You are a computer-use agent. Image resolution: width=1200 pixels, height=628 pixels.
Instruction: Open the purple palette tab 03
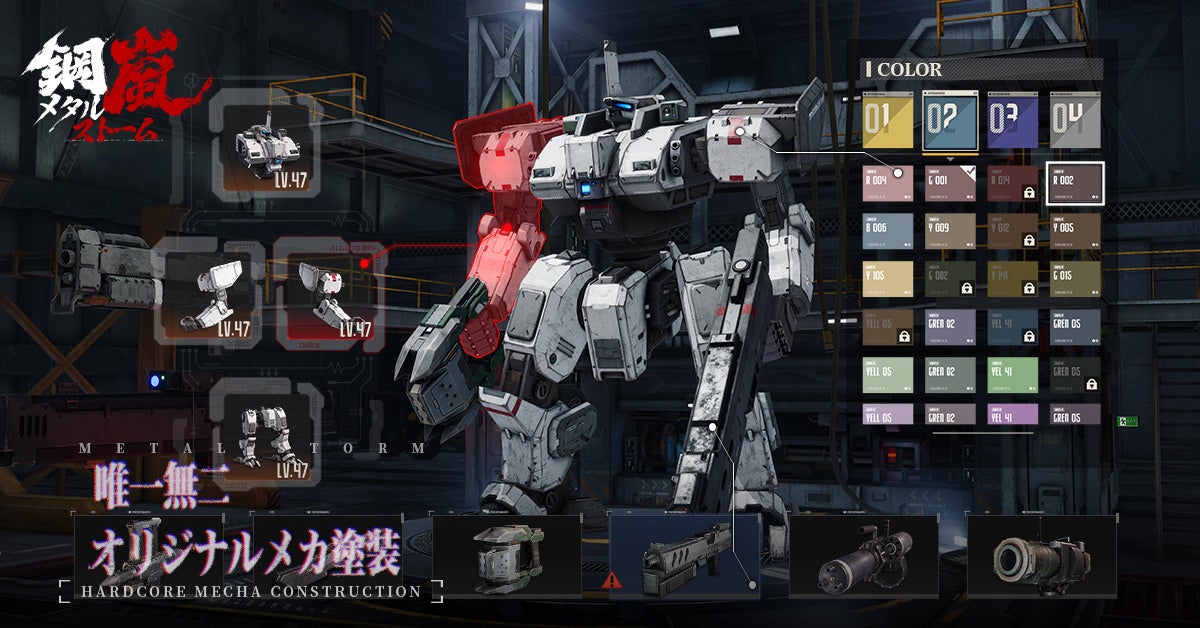1012,120
